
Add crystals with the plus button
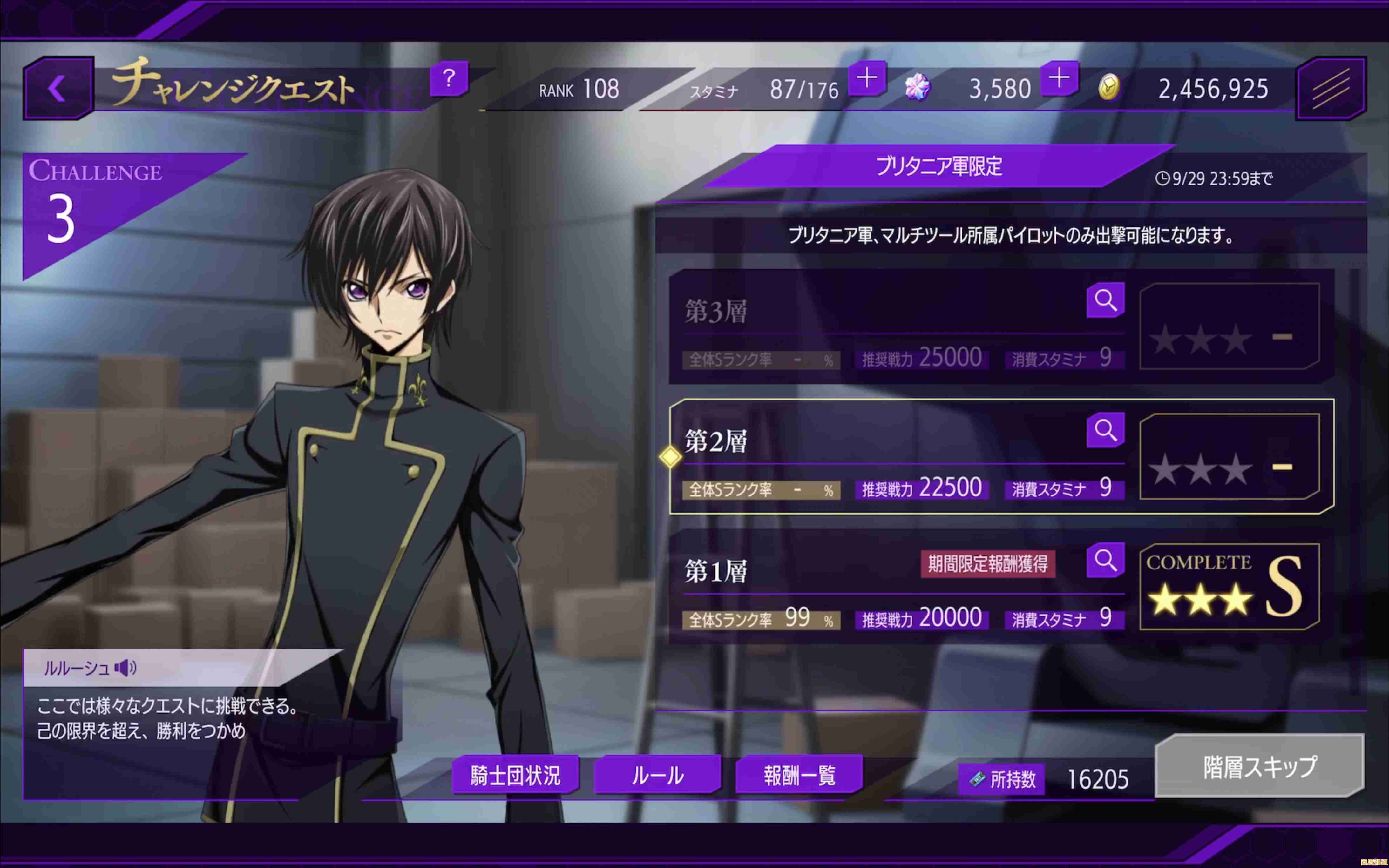1059,79
